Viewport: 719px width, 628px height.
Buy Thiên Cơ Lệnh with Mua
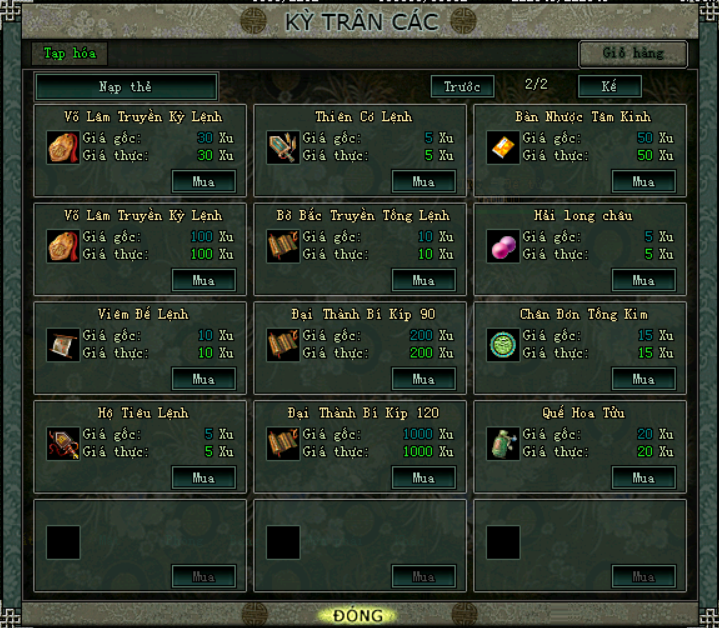tap(424, 182)
